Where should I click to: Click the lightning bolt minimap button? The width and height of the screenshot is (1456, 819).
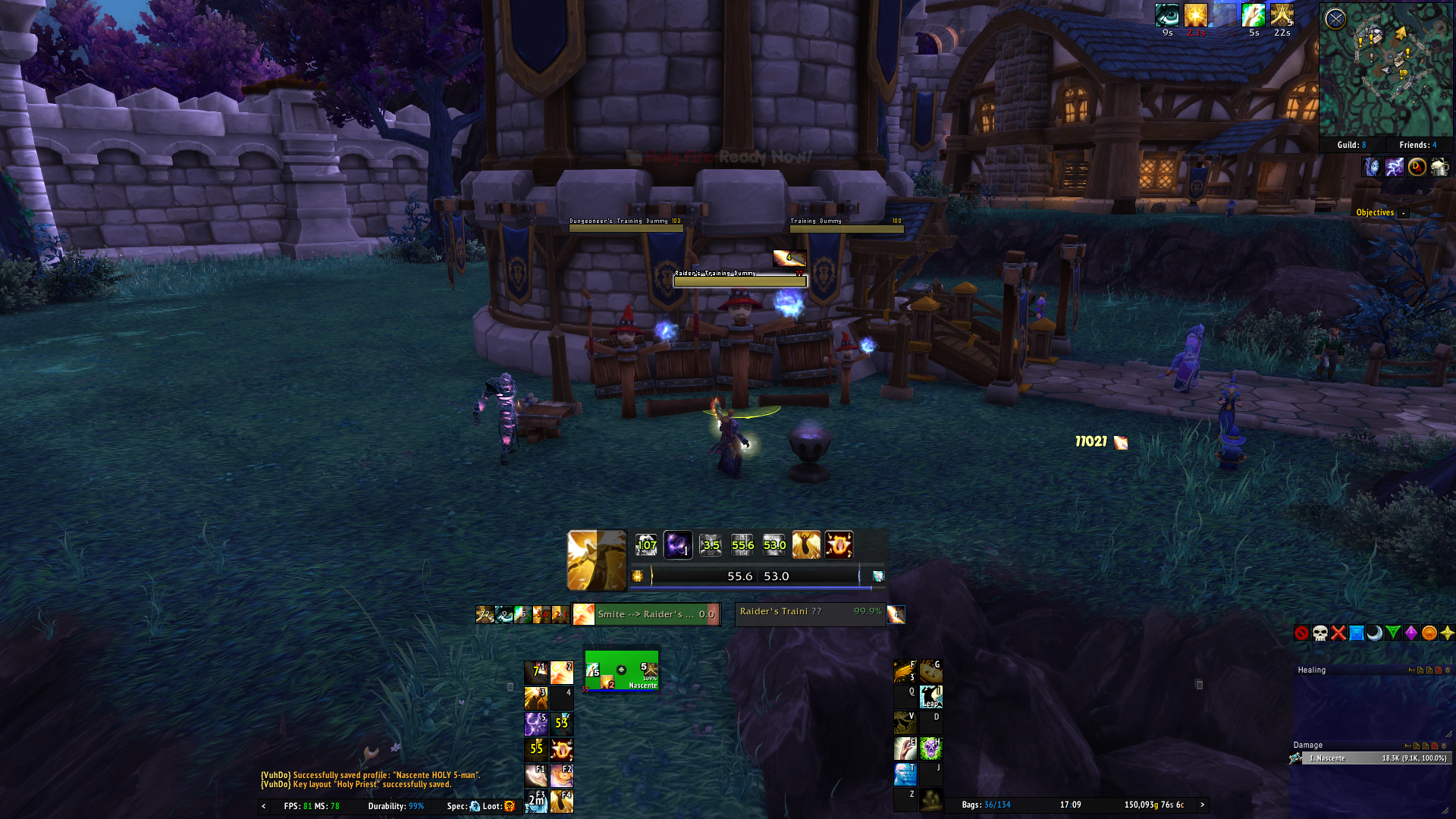1394,168
